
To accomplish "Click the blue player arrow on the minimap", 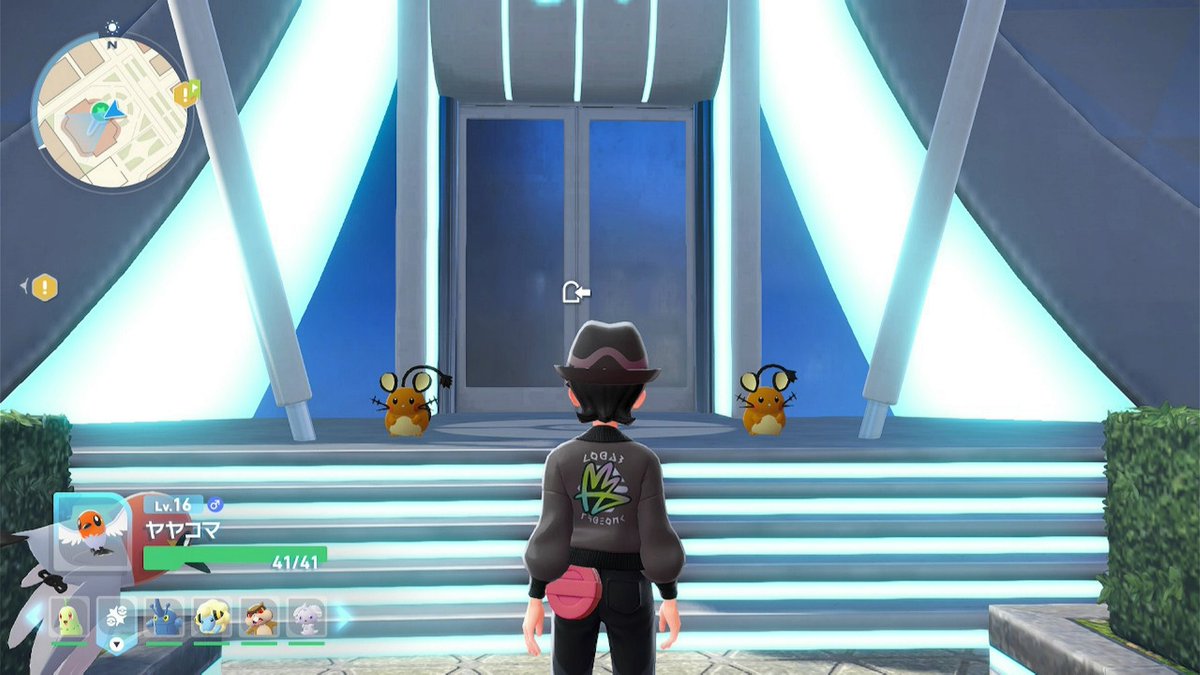I will pos(115,109).
